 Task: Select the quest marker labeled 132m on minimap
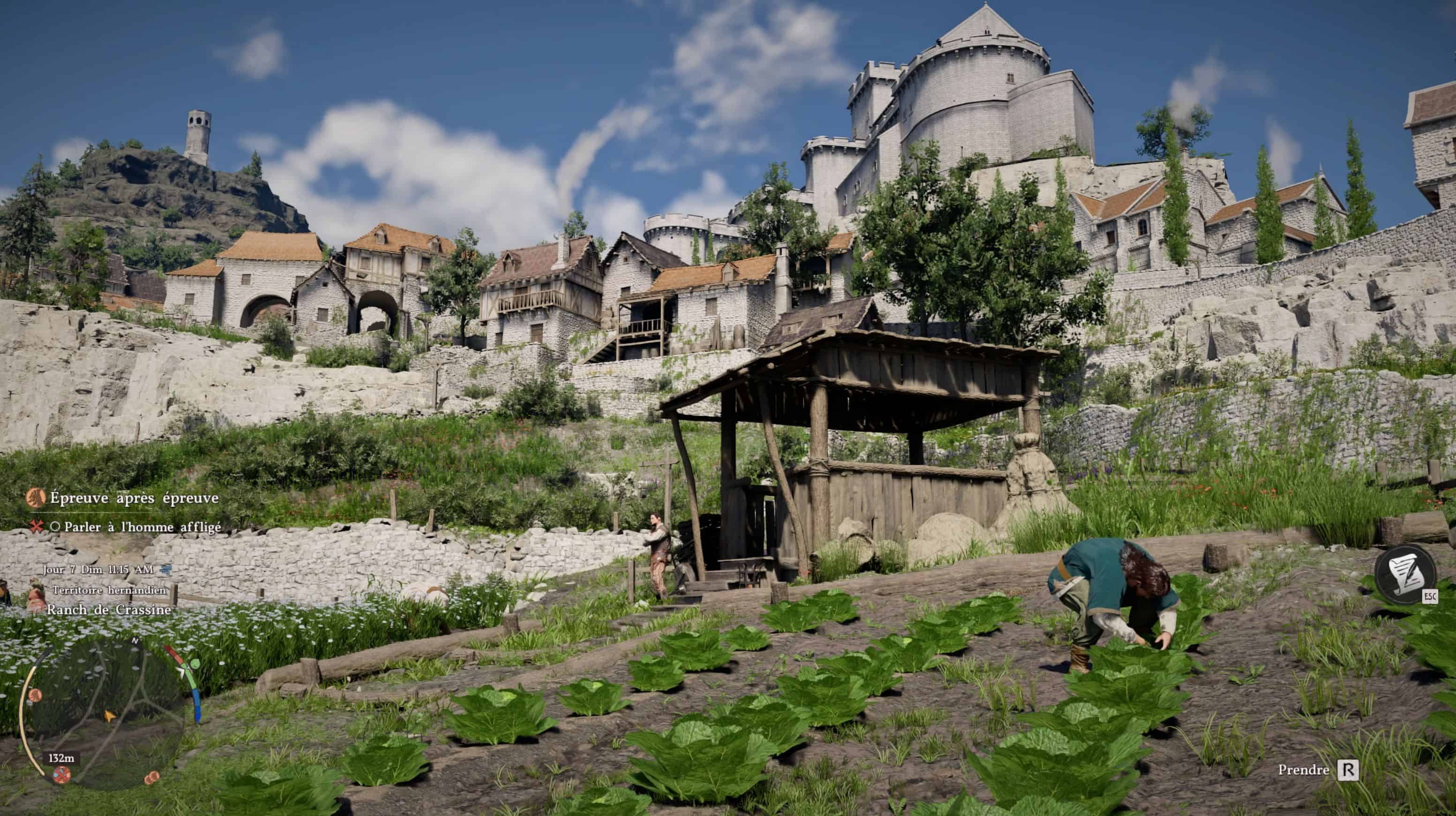pyautogui.click(x=61, y=774)
